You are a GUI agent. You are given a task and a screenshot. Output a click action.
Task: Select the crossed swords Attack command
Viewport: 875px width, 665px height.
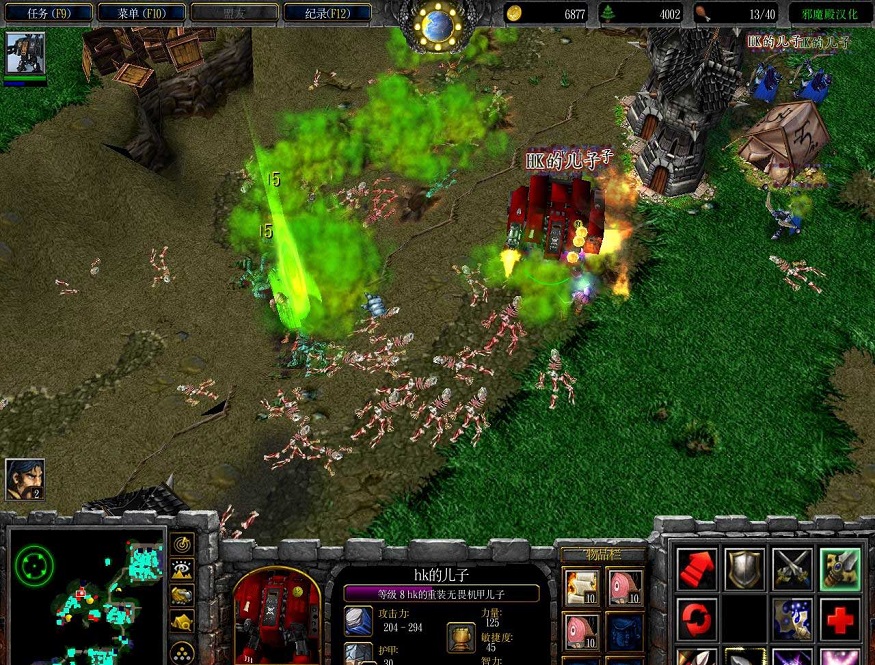[791, 569]
